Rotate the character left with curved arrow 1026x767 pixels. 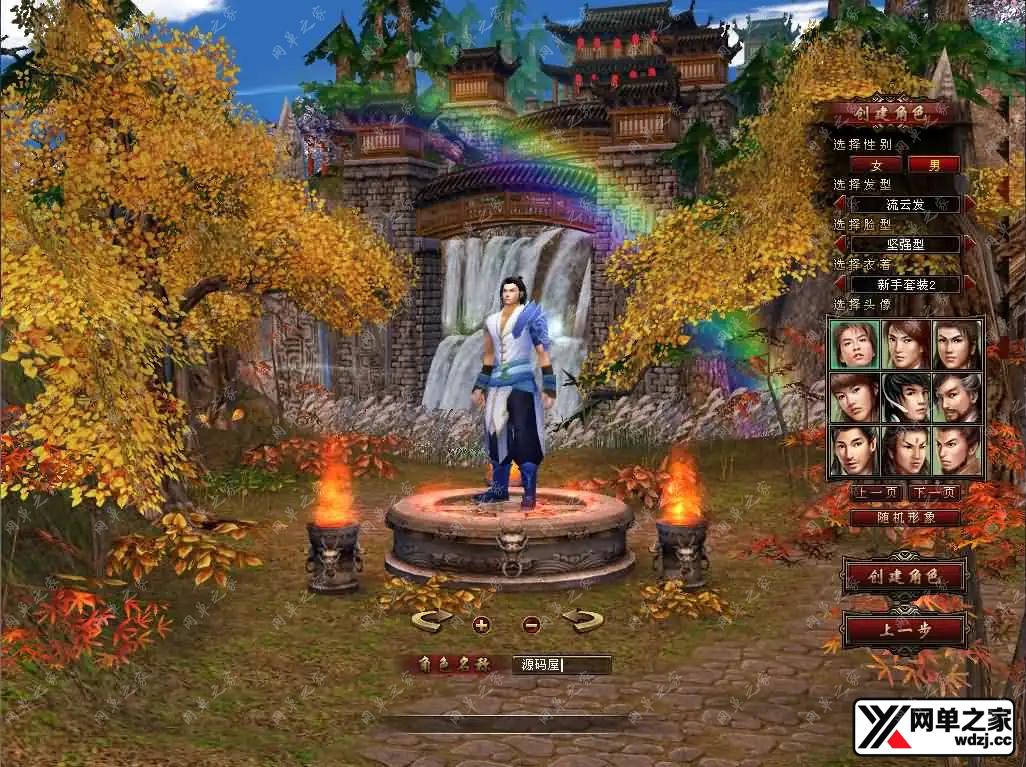tap(432, 622)
